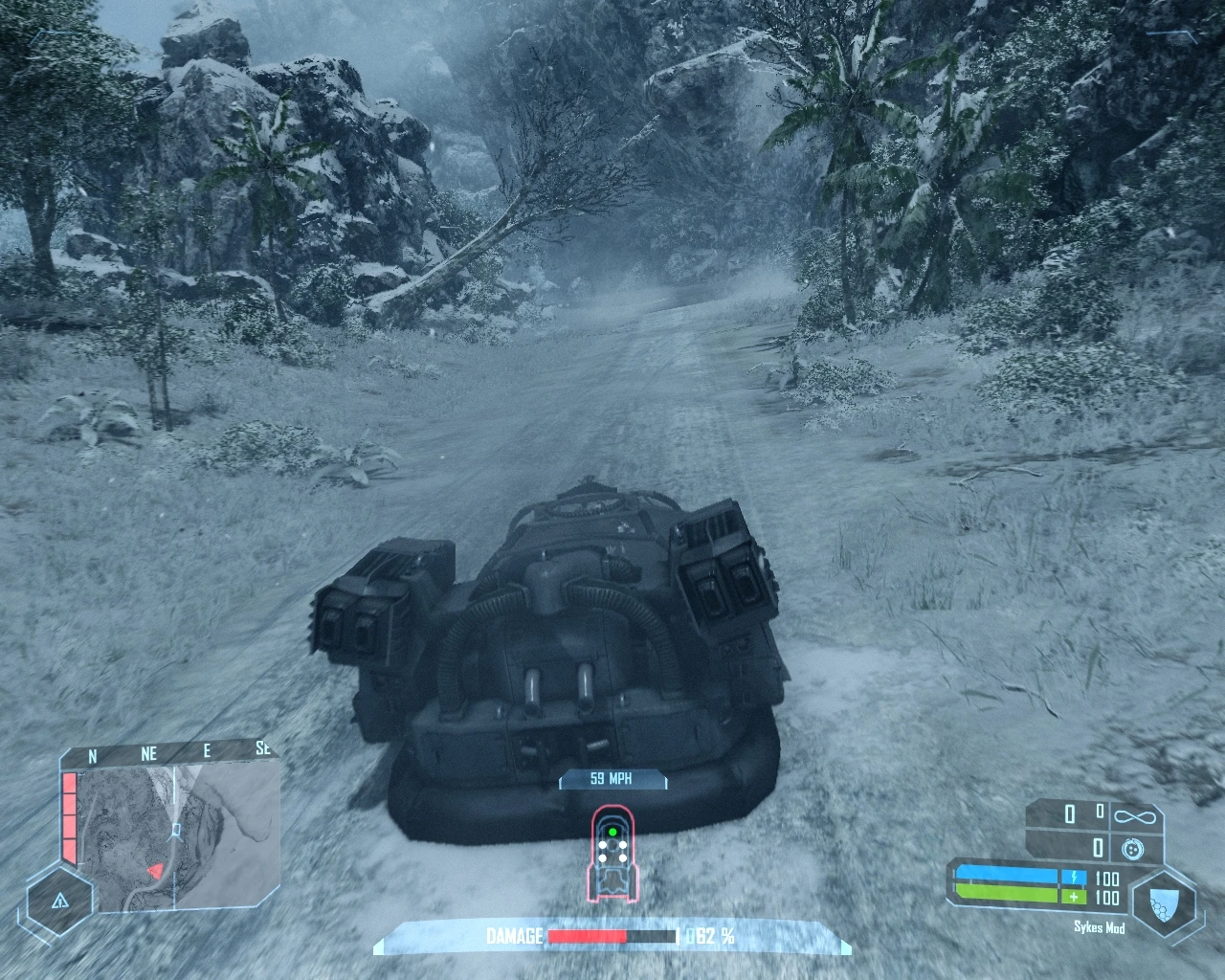This screenshot has width=1225, height=980.
Task: Select the N compass heading
Action: [x=93, y=754]
